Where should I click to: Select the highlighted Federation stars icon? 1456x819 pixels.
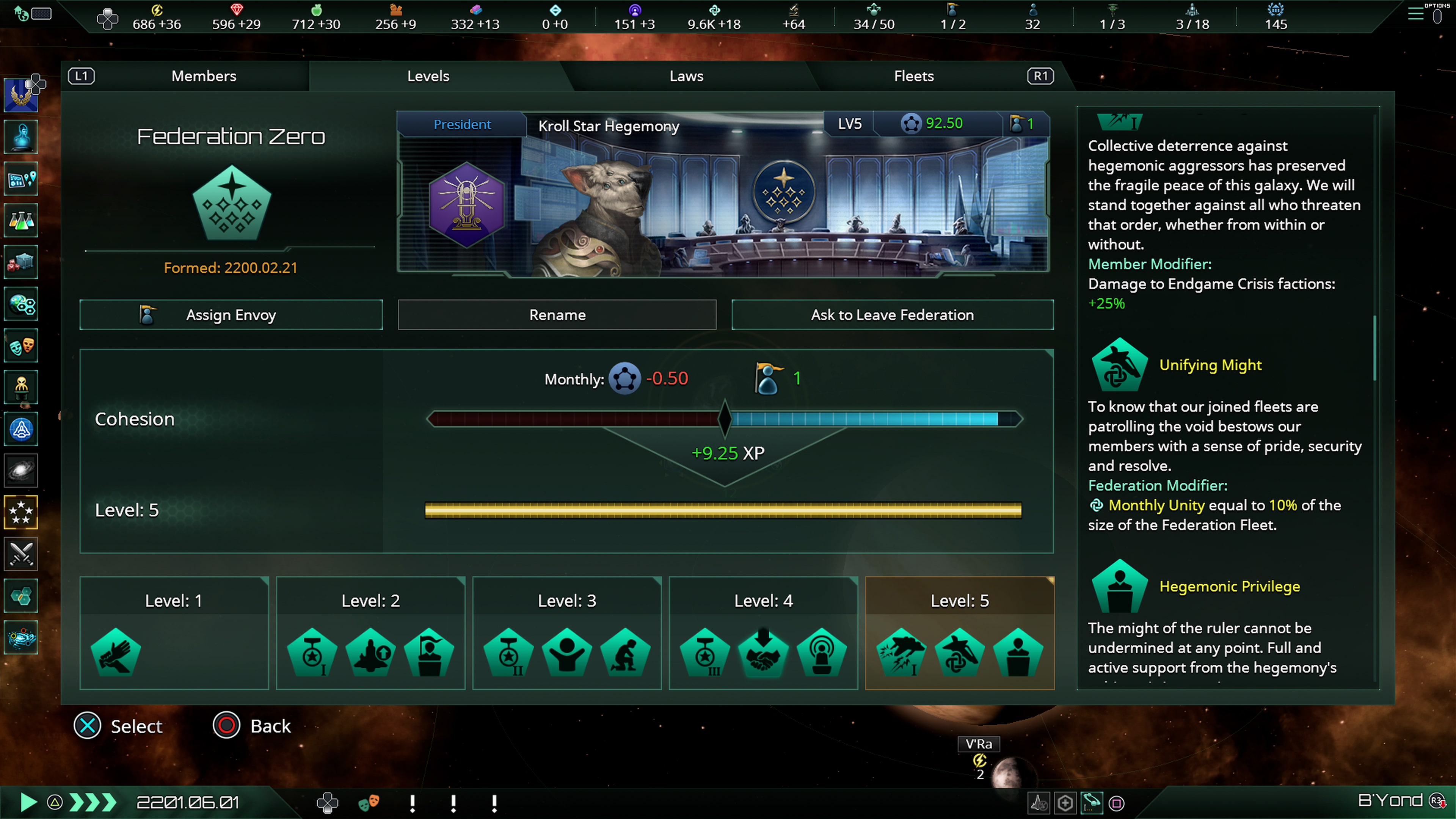click(21, 512)
